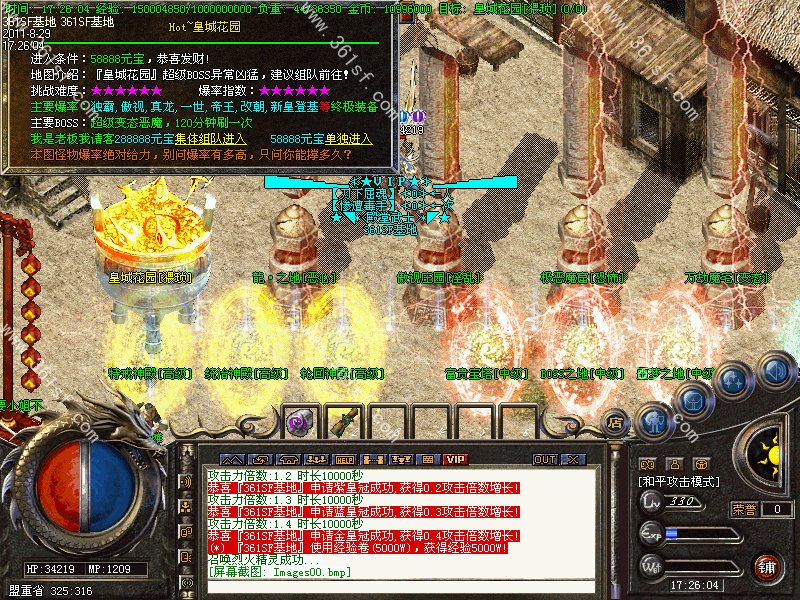Open the 店 shop button
The height and width of the screenshot is (600, 800).
coord(615,424)
